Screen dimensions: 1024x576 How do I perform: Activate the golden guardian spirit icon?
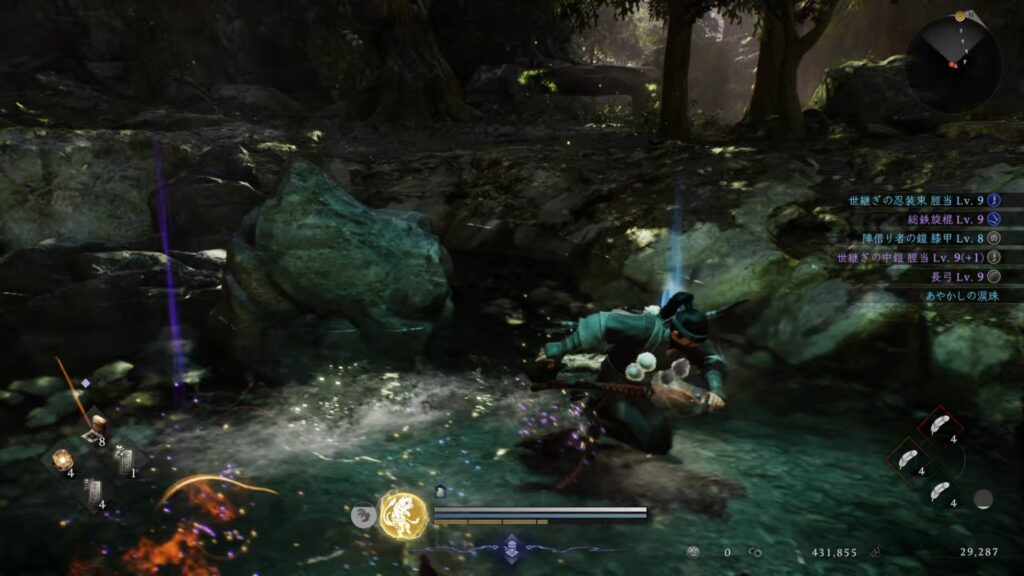click(x=403, y=514)
